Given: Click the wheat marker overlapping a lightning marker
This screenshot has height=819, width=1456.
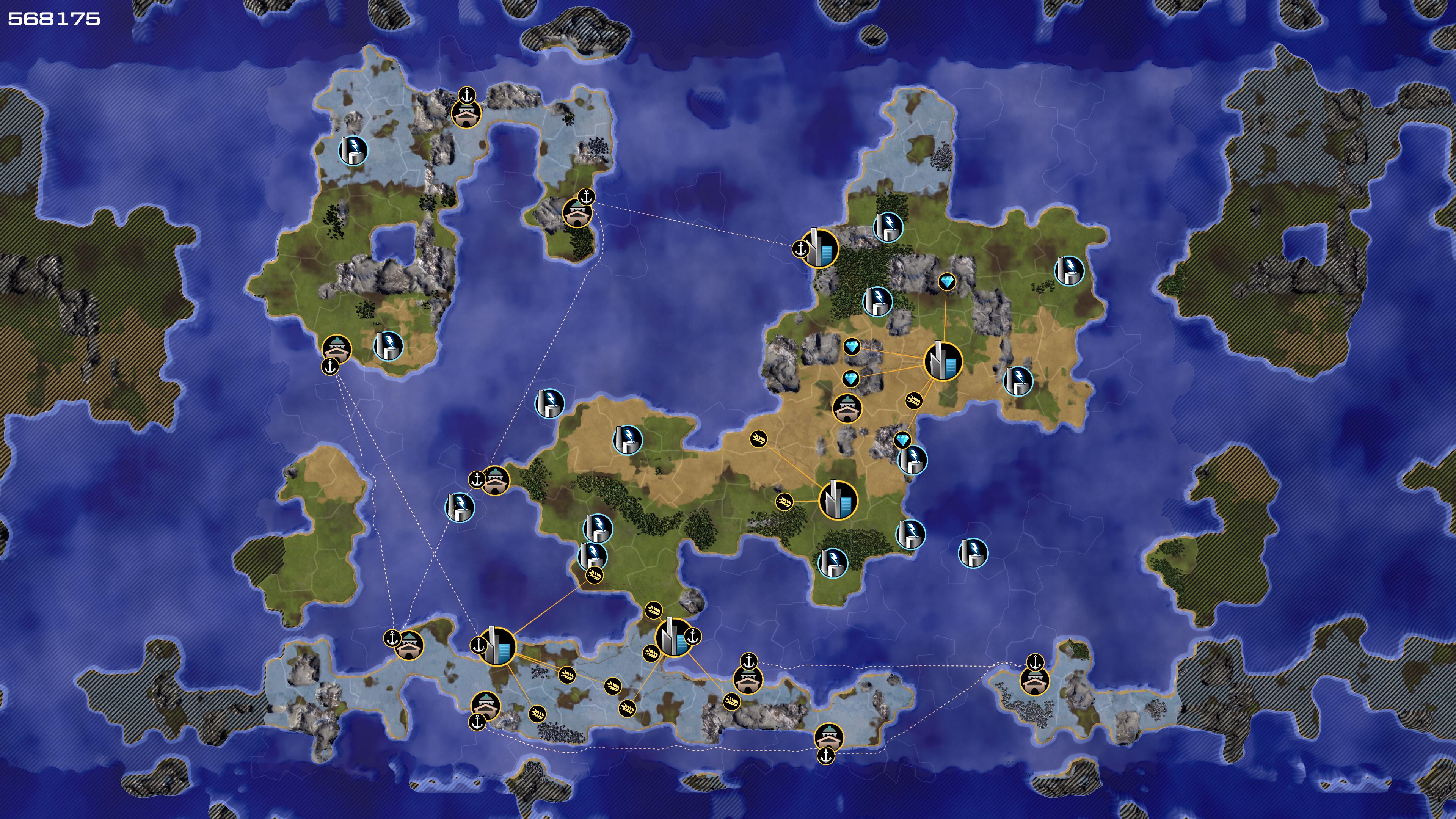Looking at the screenshot, I should [x=594, y=576].
